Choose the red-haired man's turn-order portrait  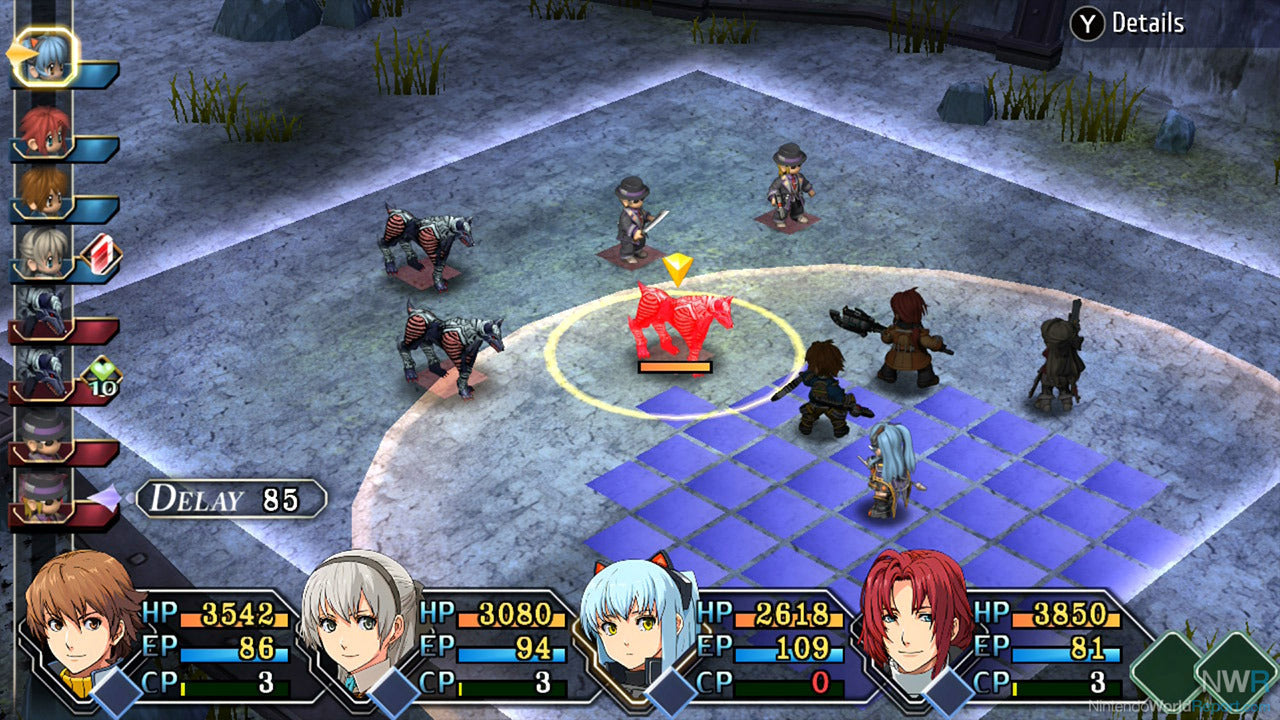[x=45, y=129]
